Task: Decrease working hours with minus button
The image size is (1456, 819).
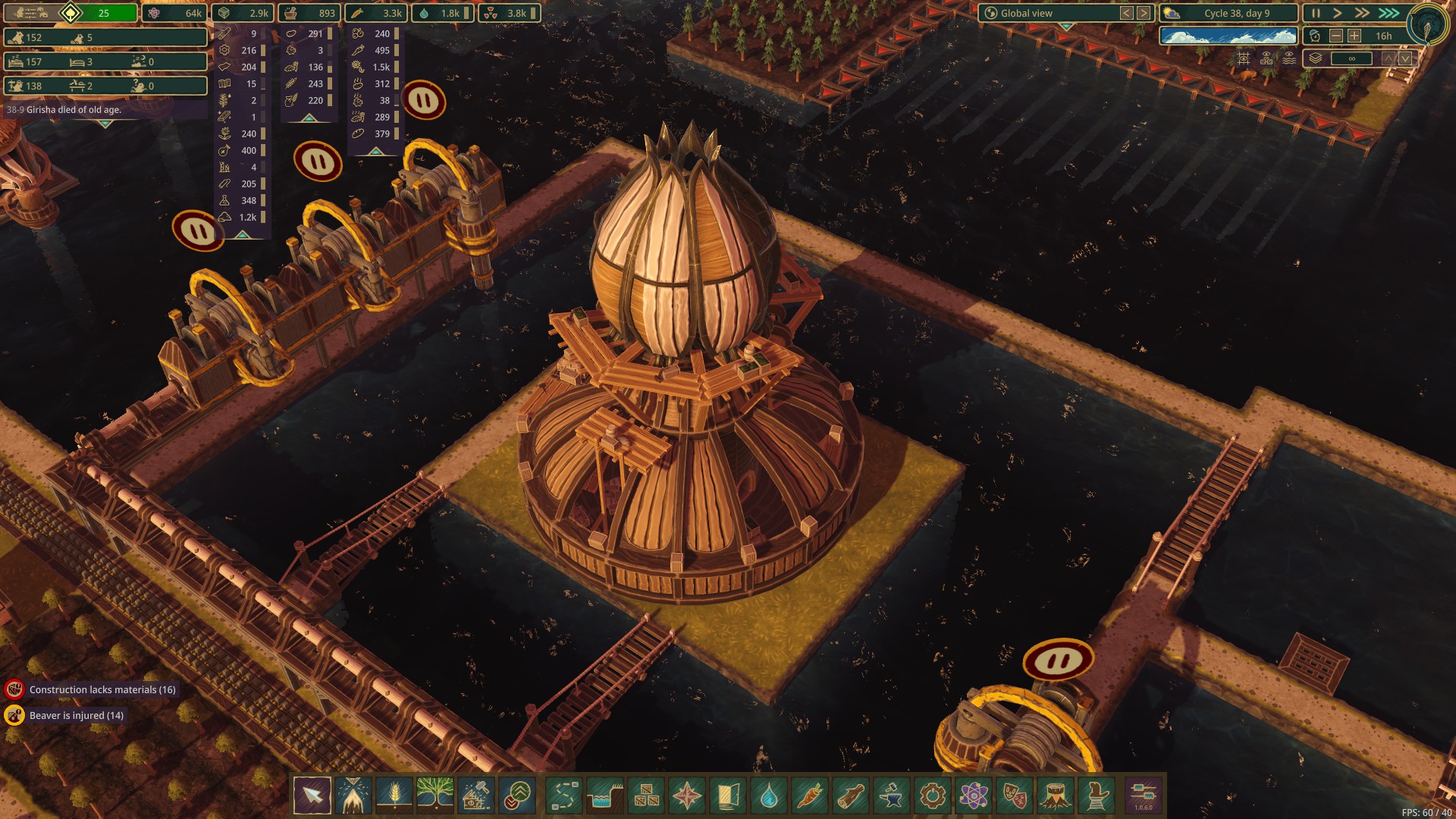Action: point(1336,36)
